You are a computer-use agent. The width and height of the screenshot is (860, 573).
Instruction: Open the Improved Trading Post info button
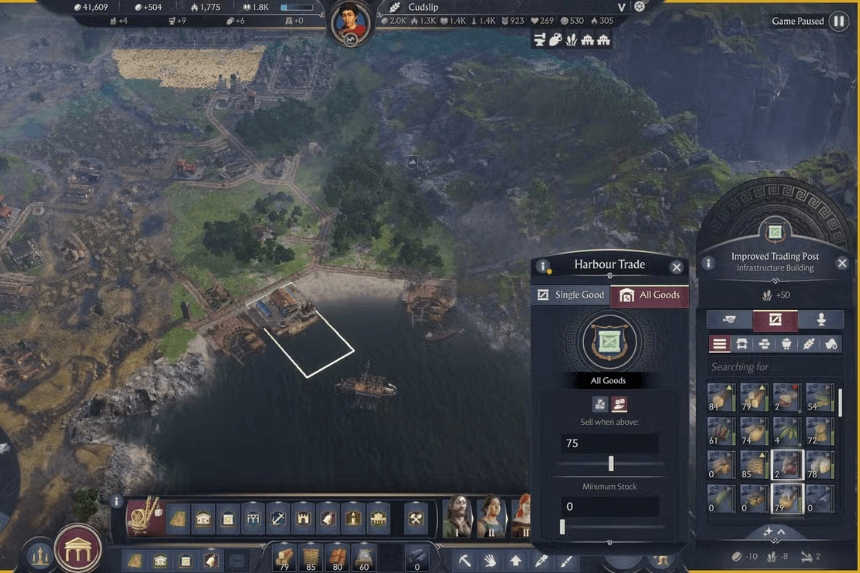click(708, 263)
